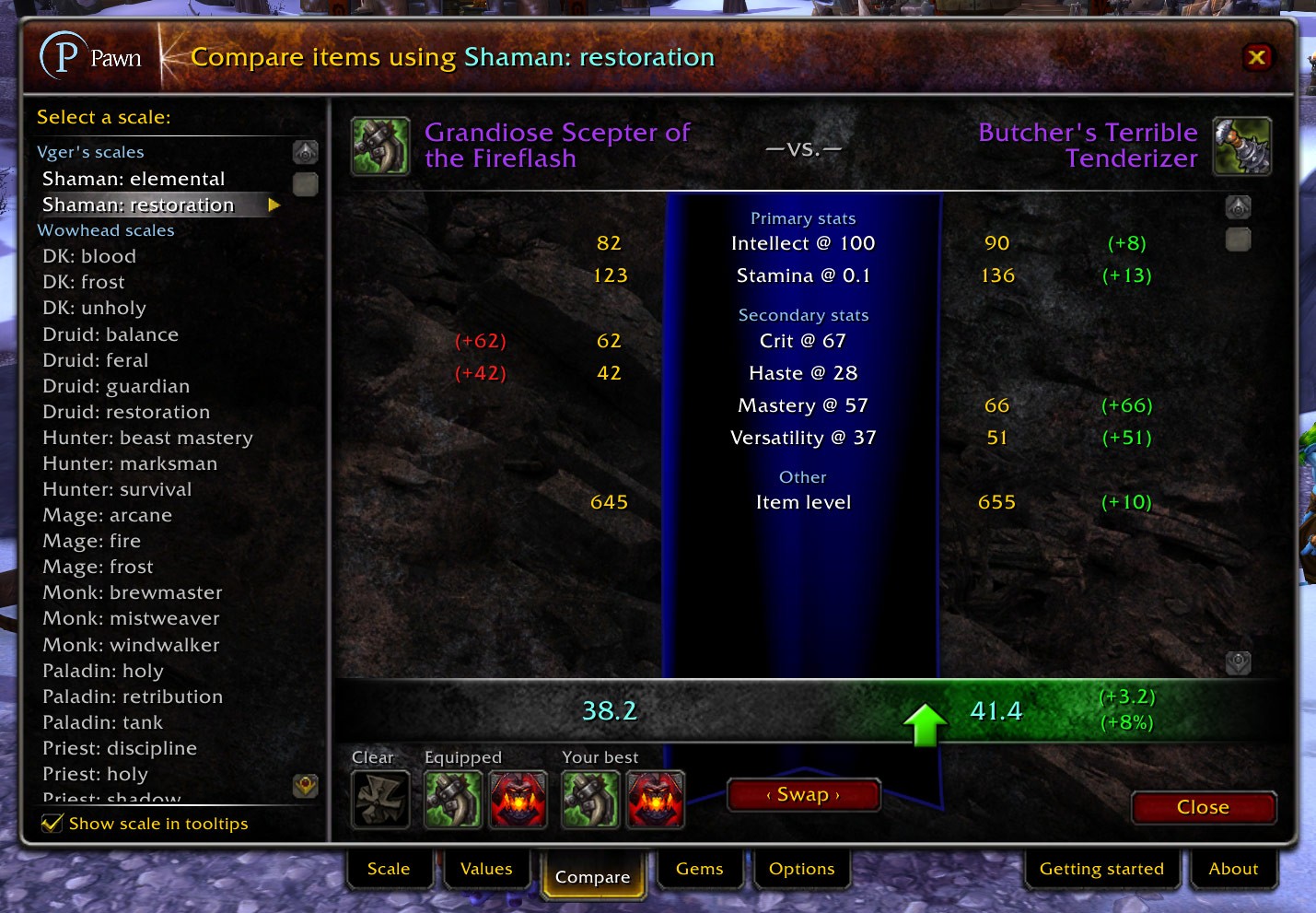Click the red Close button
Image resolution: width=1316 pixels, height=913 pixels.
(1203, 807)
